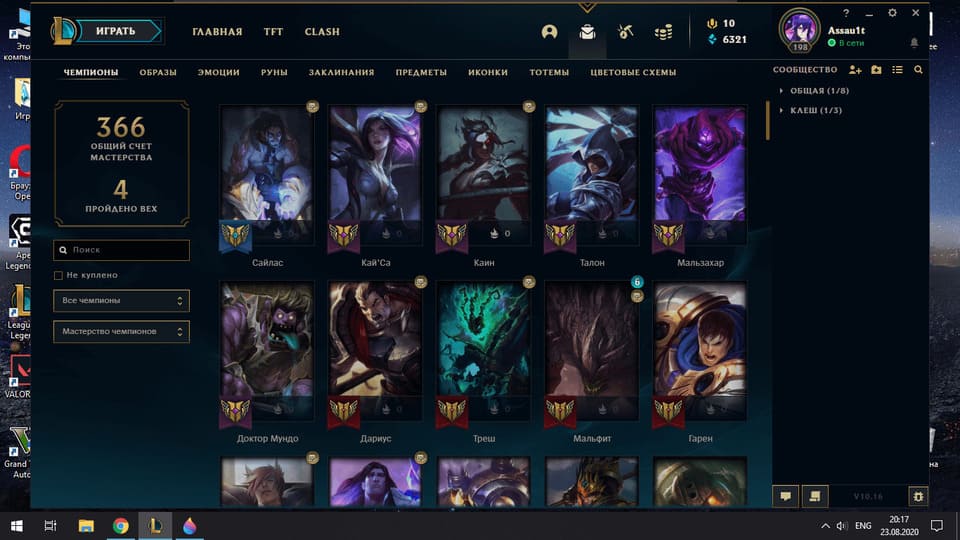960x540 pixels.
Task: Click the ИГРАТЬ play button
Action: coord(116,31)
